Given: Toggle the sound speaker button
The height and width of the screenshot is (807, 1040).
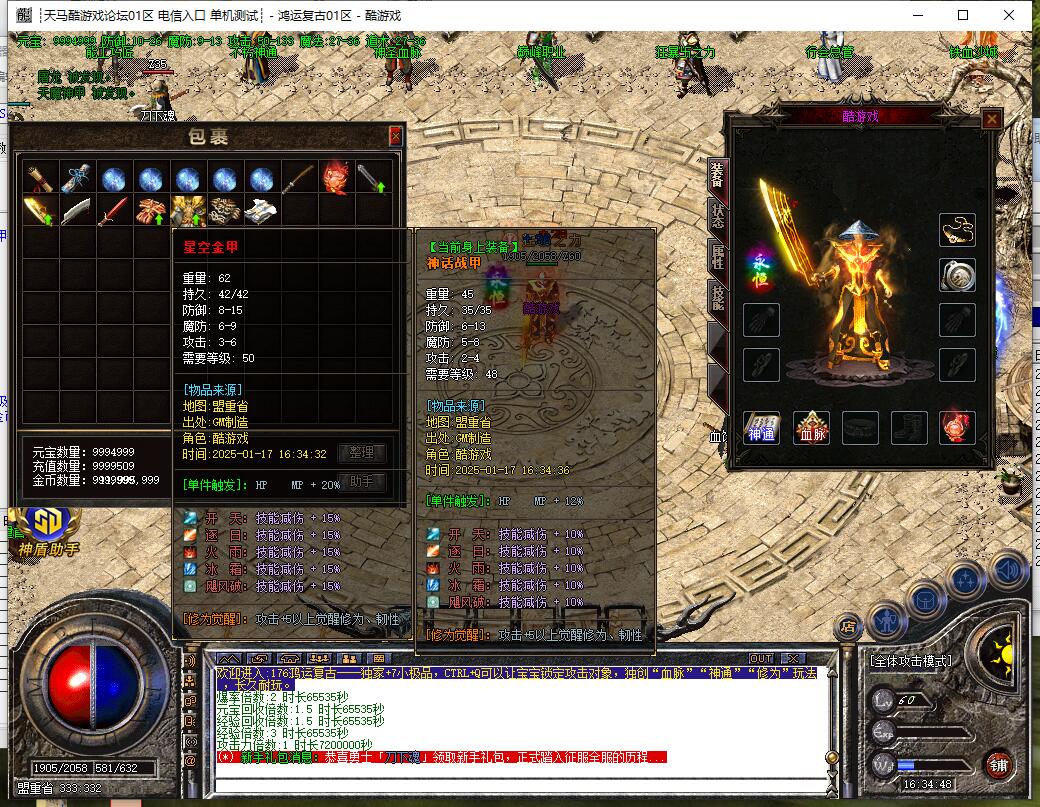Looking at the screenshot, I should point(1009,570).
